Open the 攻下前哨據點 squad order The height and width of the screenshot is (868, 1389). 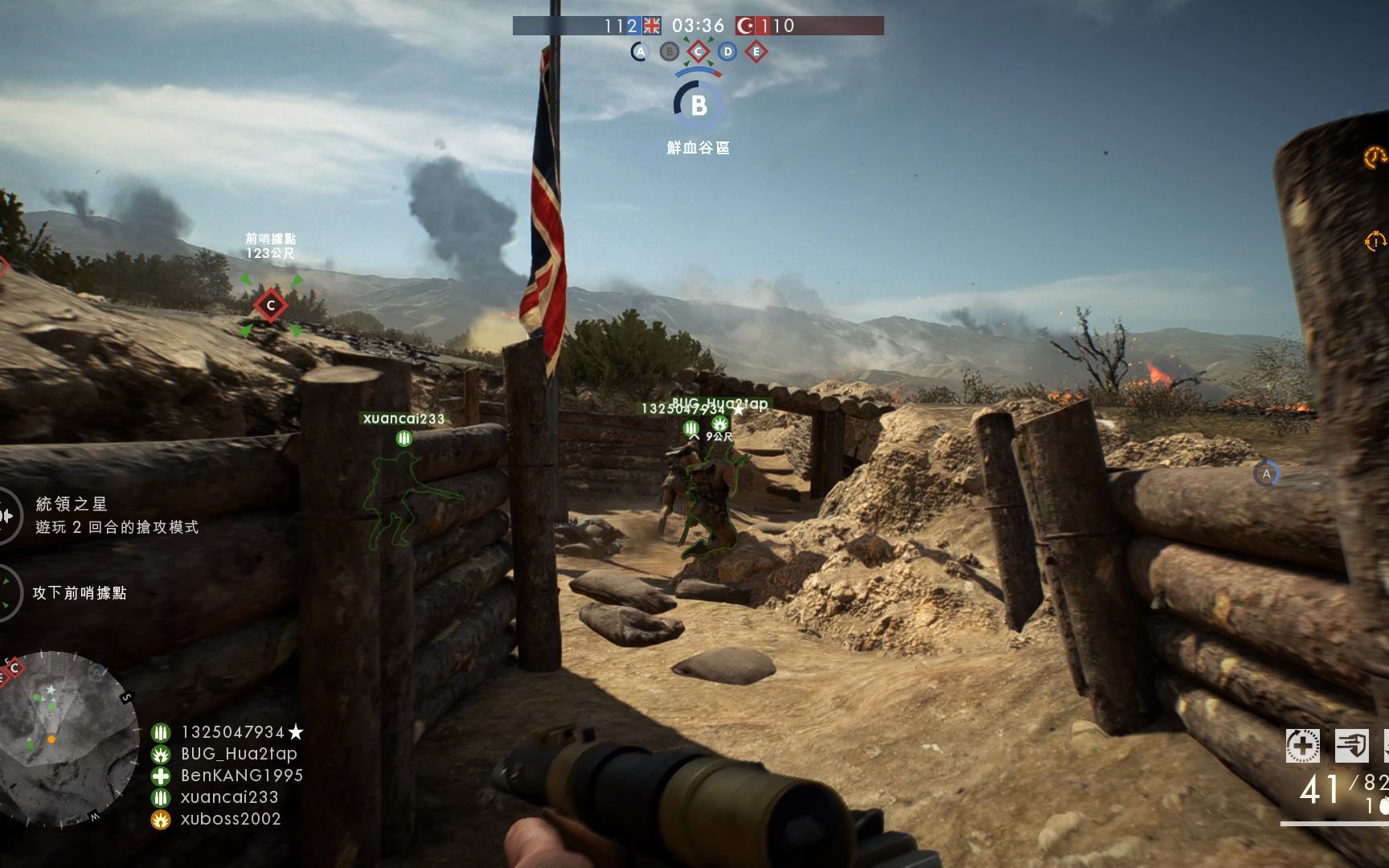coord(79,593)
